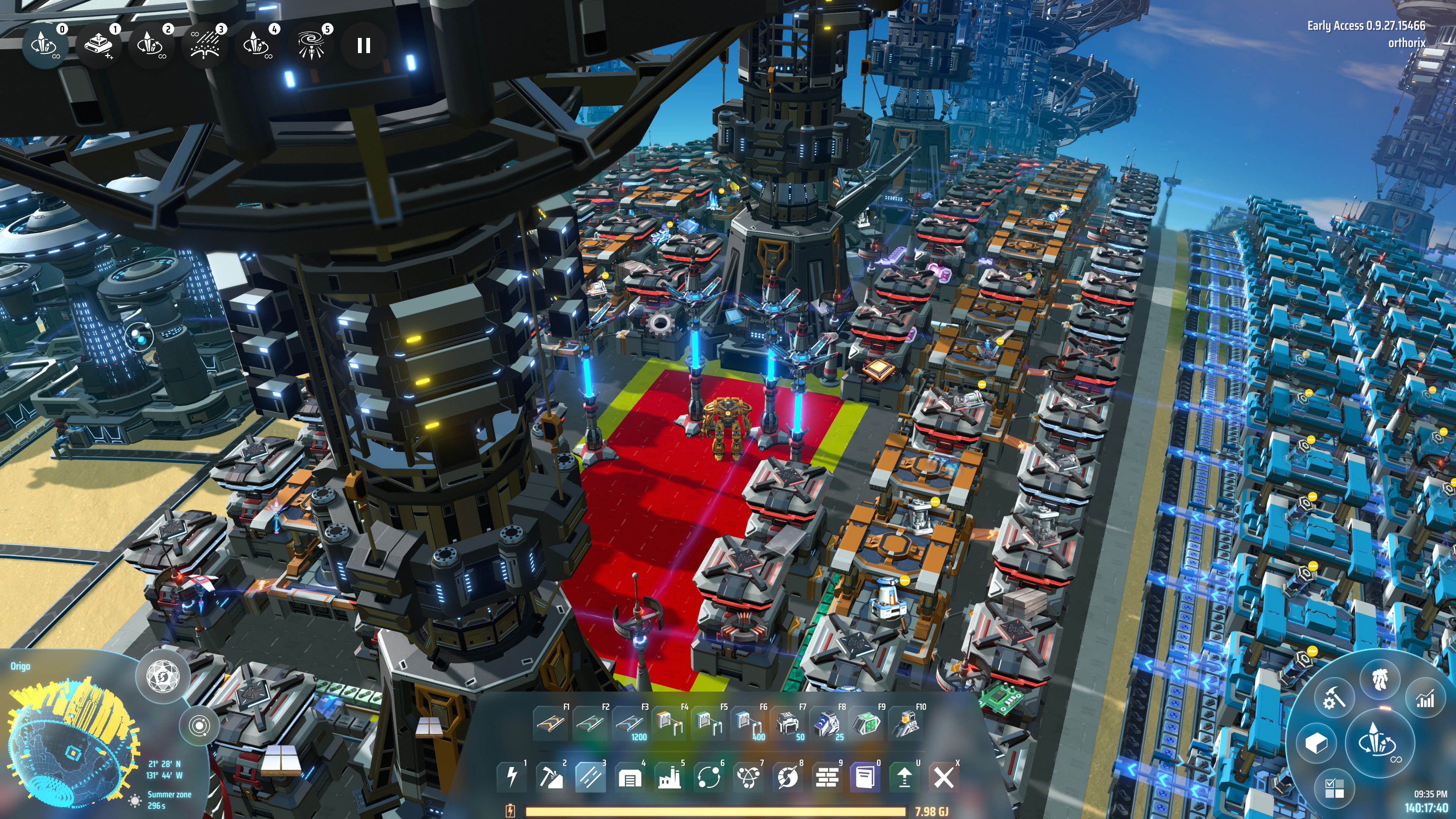Click the pause button in the top bar

pos(364,45)
